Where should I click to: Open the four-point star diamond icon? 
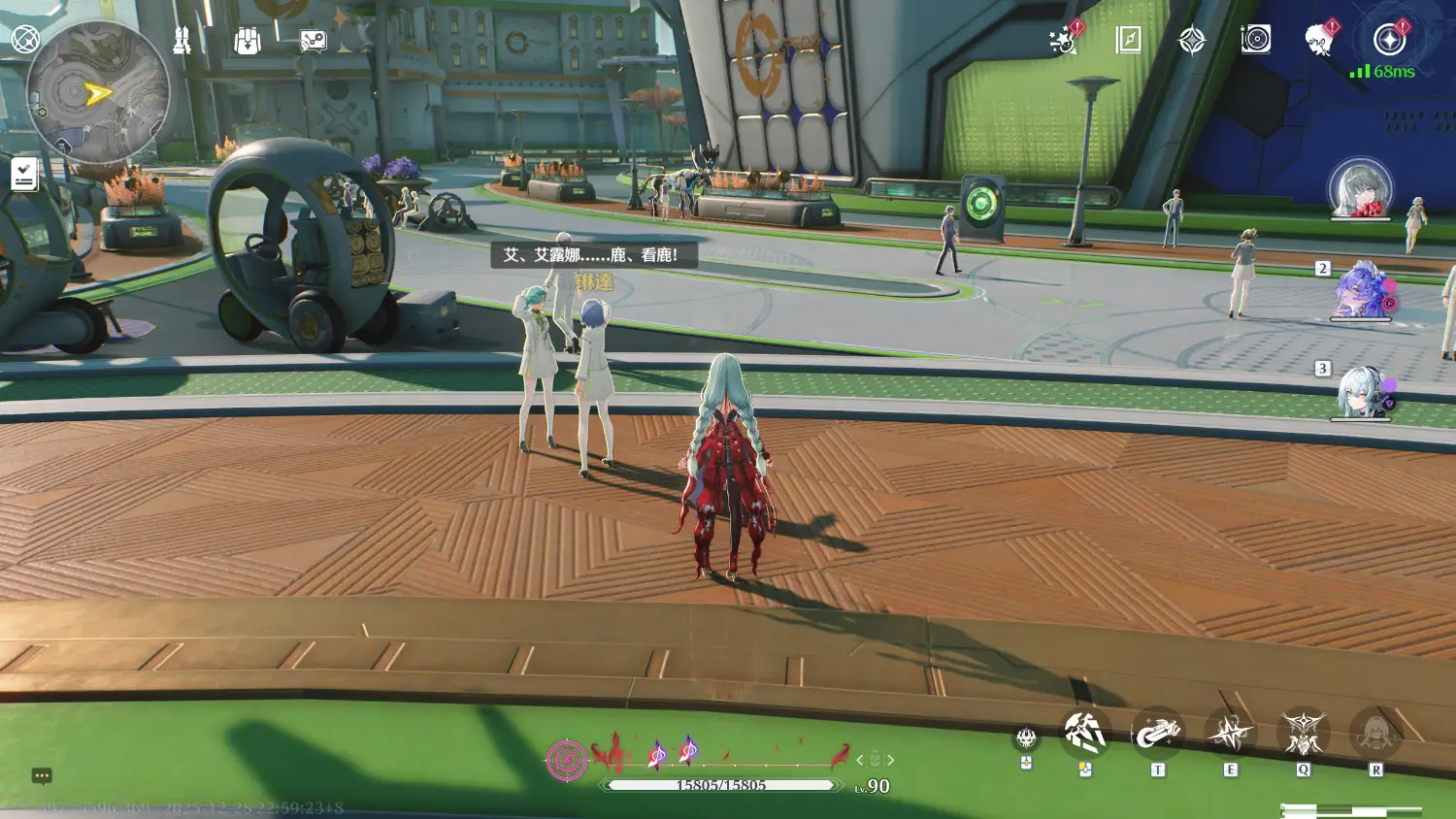coord(1191,40)
